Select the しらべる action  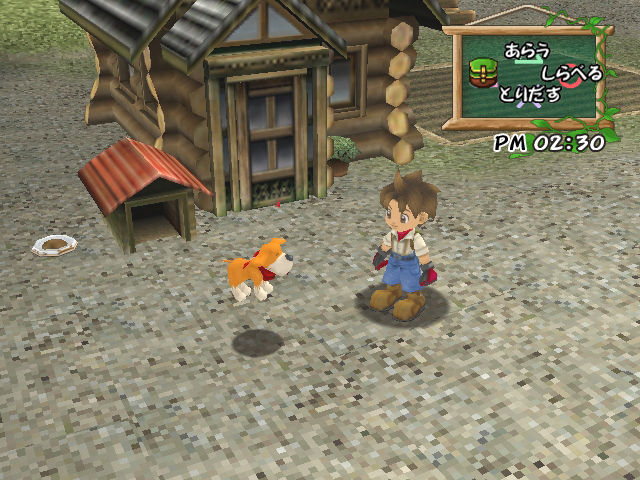[571, 73]
